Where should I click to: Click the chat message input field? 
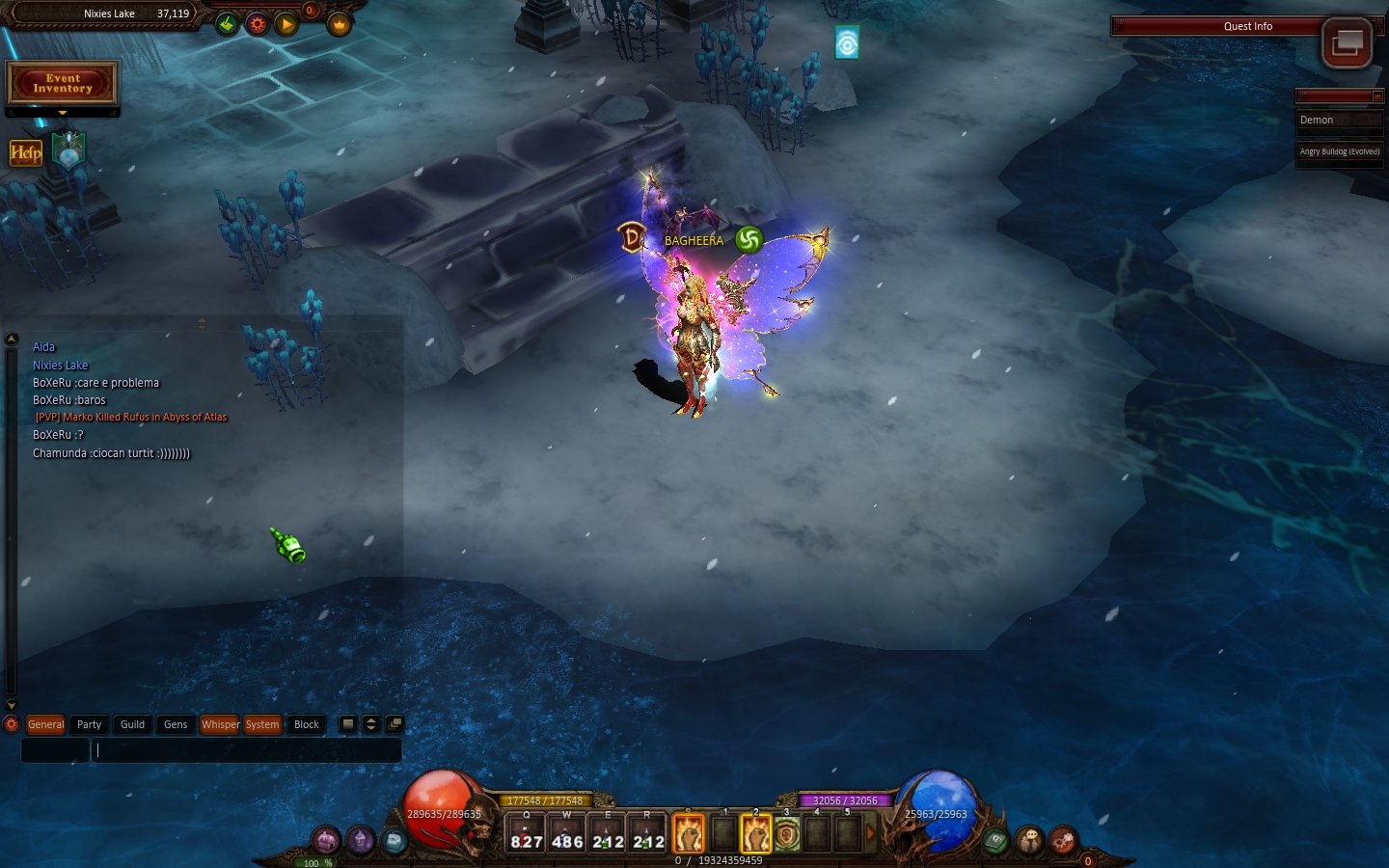pos(246,750)
